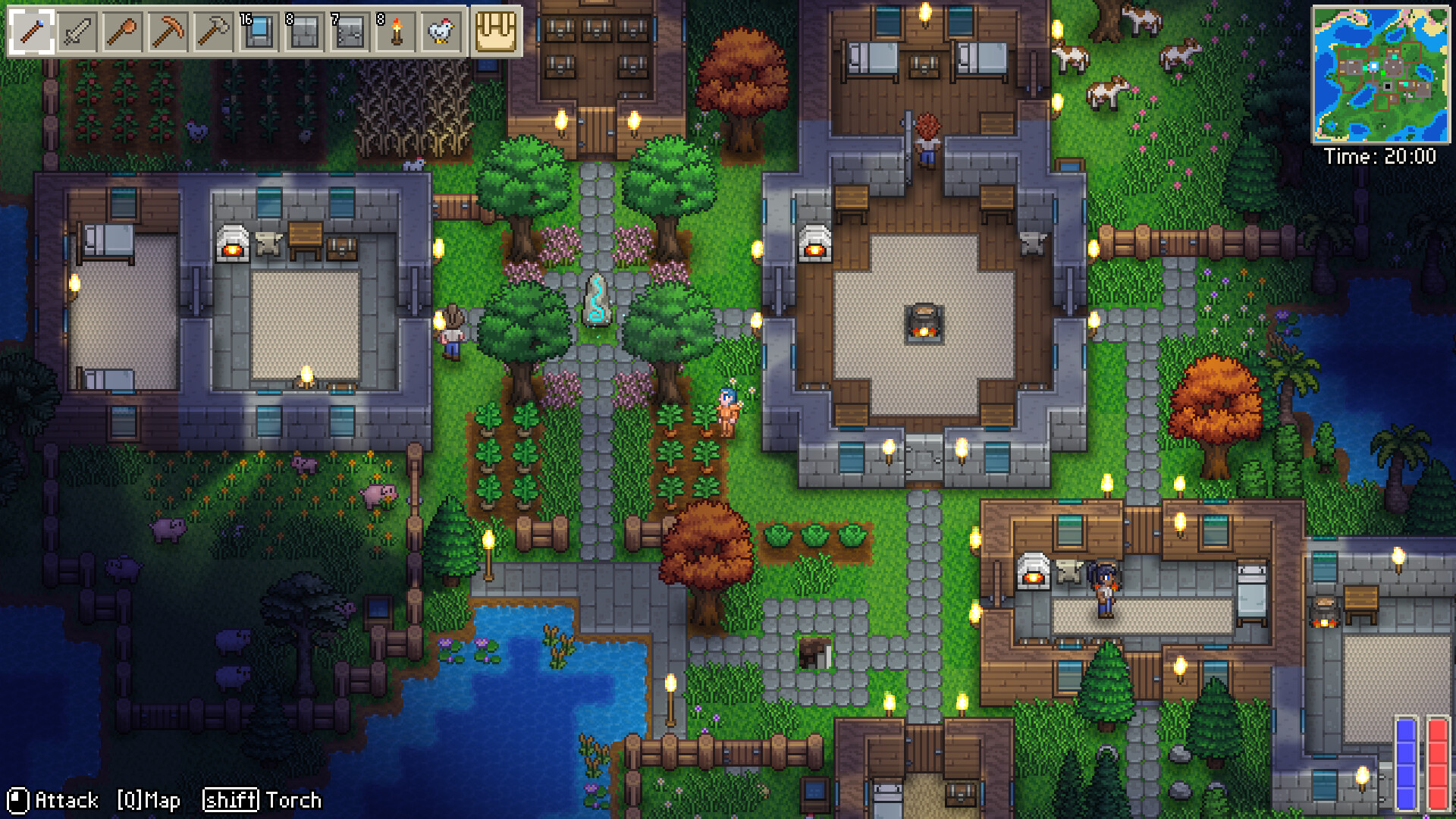Select the copper shovel slot

(123, 32)
